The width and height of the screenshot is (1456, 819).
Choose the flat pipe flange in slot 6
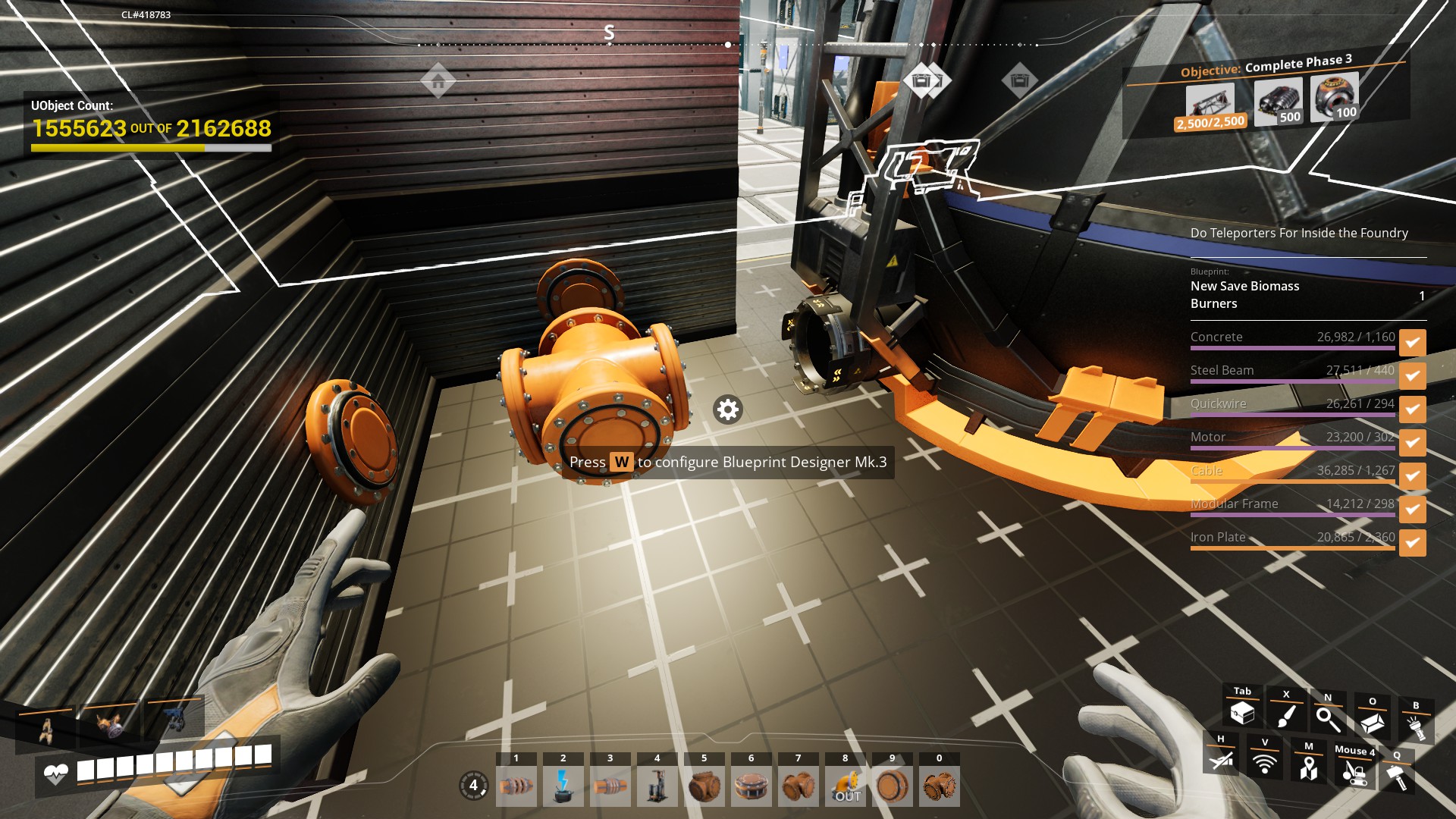pos(751,786)
